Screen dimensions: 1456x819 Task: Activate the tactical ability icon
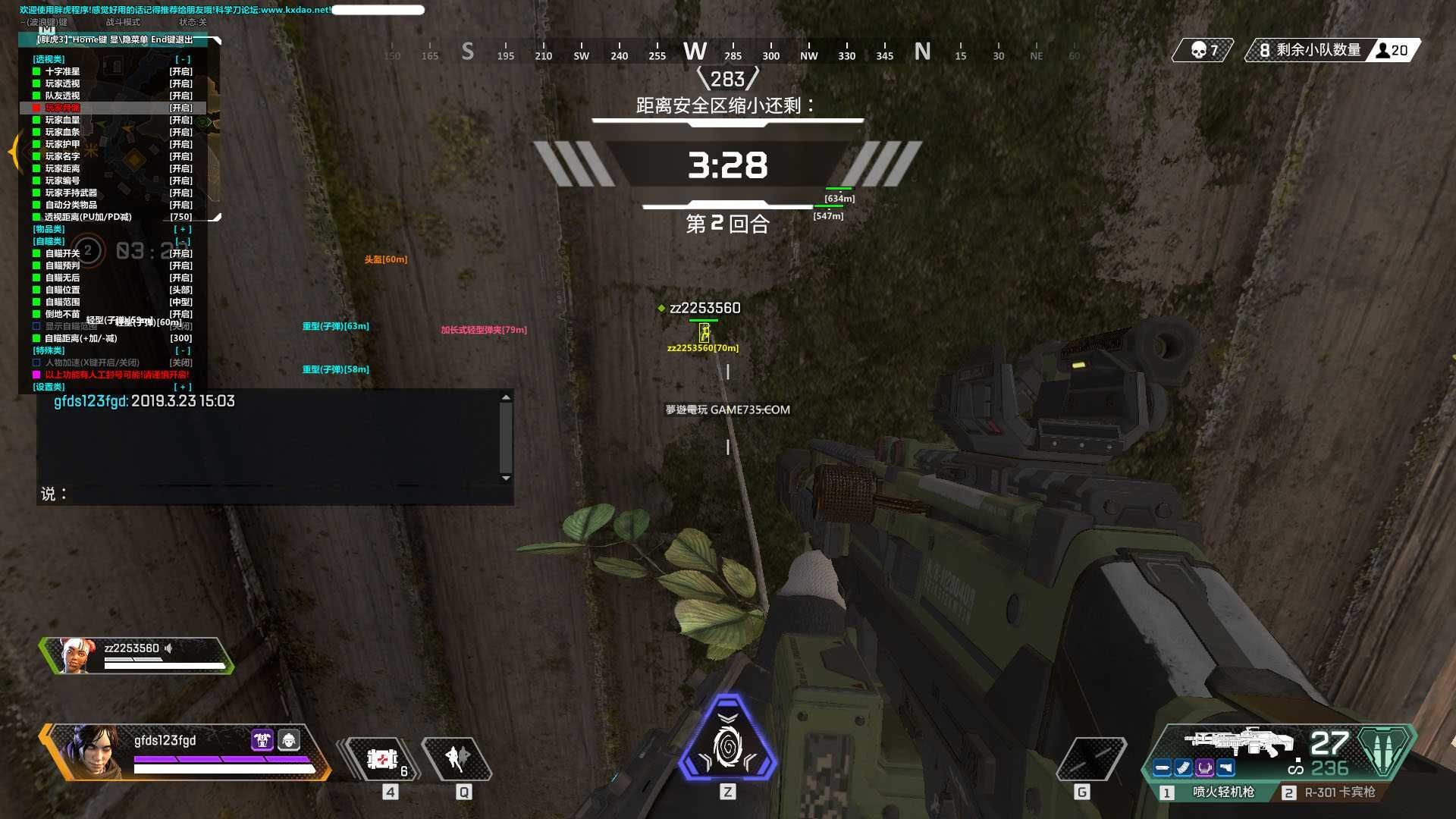pos(457,758)
